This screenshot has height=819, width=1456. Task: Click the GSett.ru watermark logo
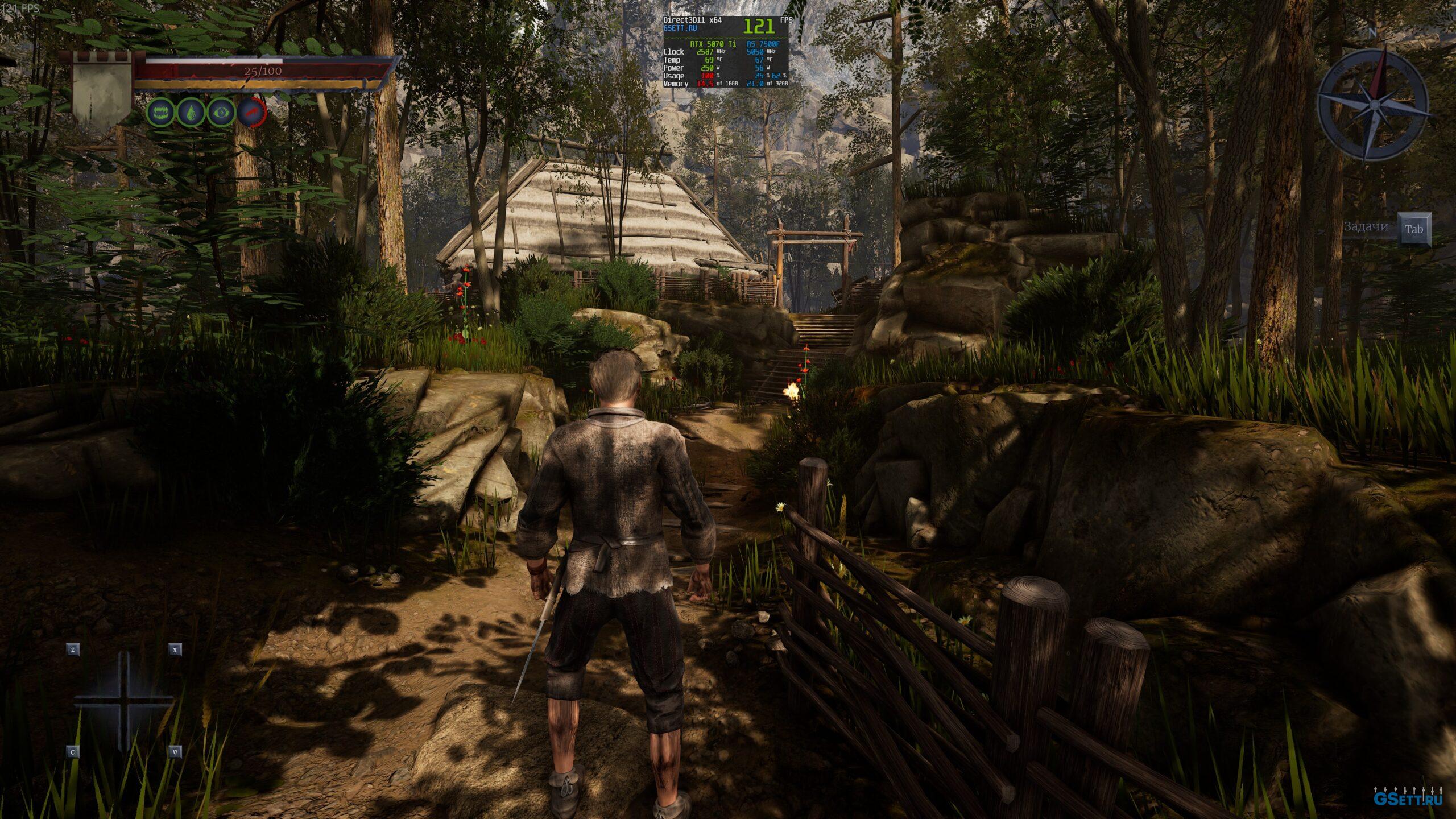coord(1411,798)
